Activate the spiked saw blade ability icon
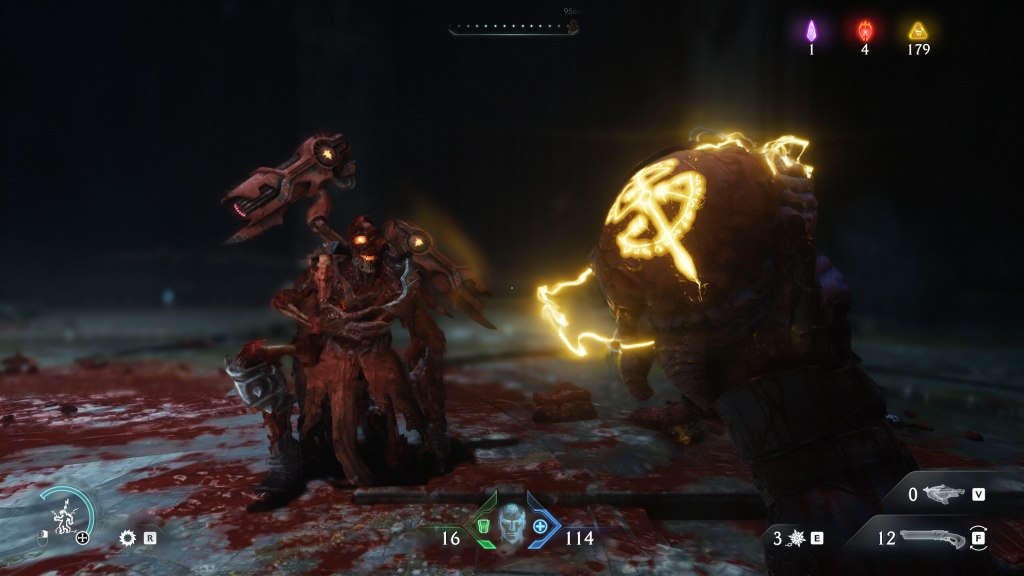The image size is (1024, 576). 127,537
